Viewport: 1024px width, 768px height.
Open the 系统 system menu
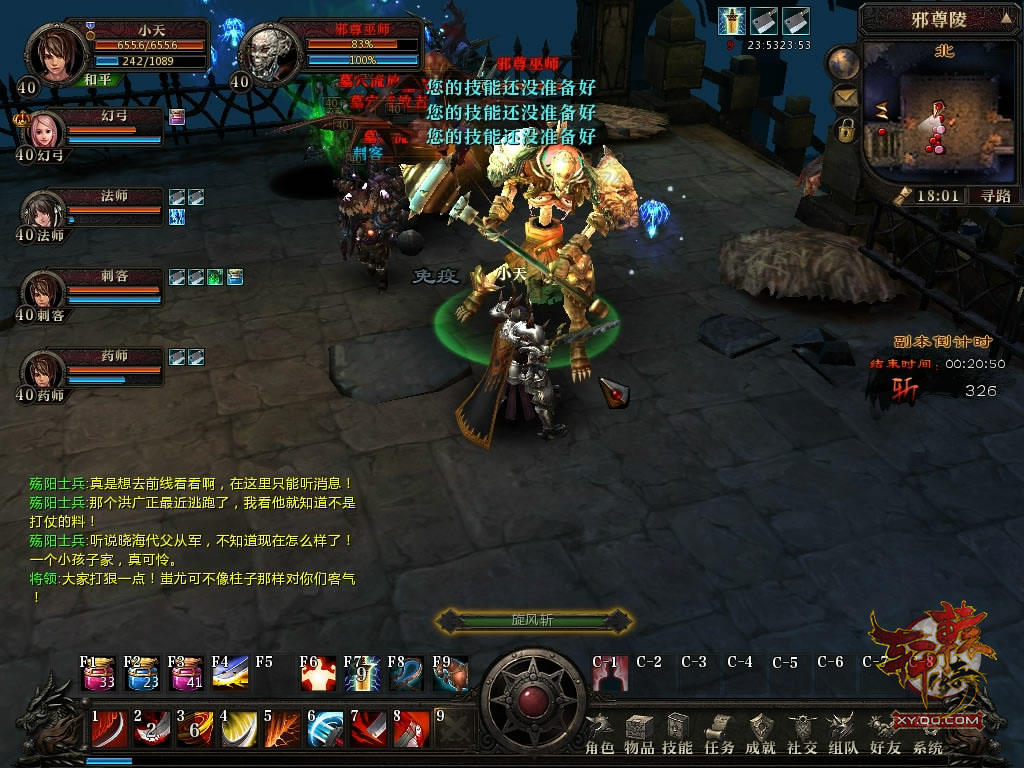[x=927, y=733]
